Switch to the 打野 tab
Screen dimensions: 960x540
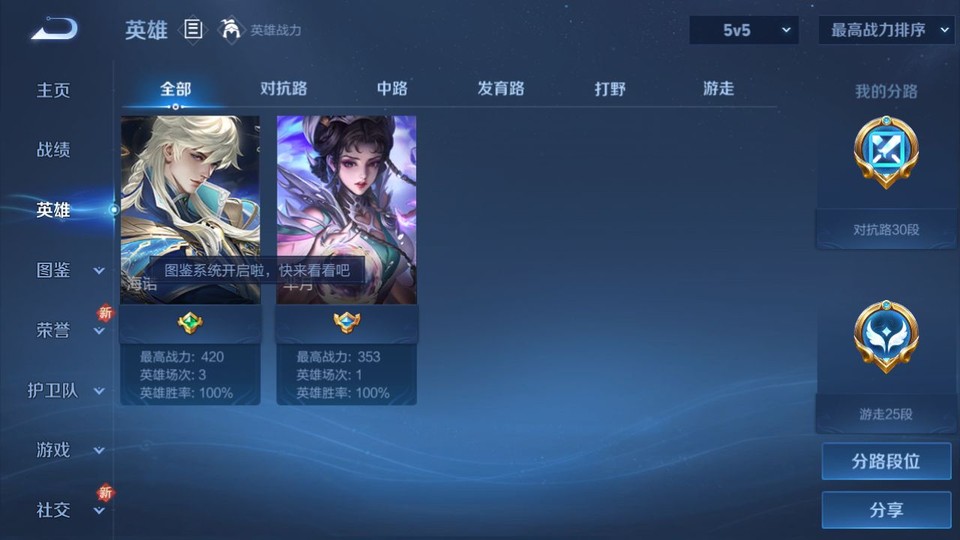pos(610,88)
